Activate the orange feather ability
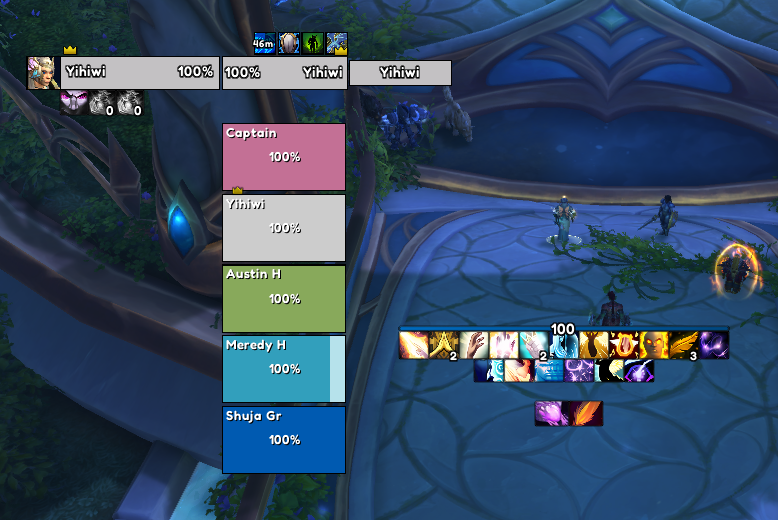 point(587,413)
